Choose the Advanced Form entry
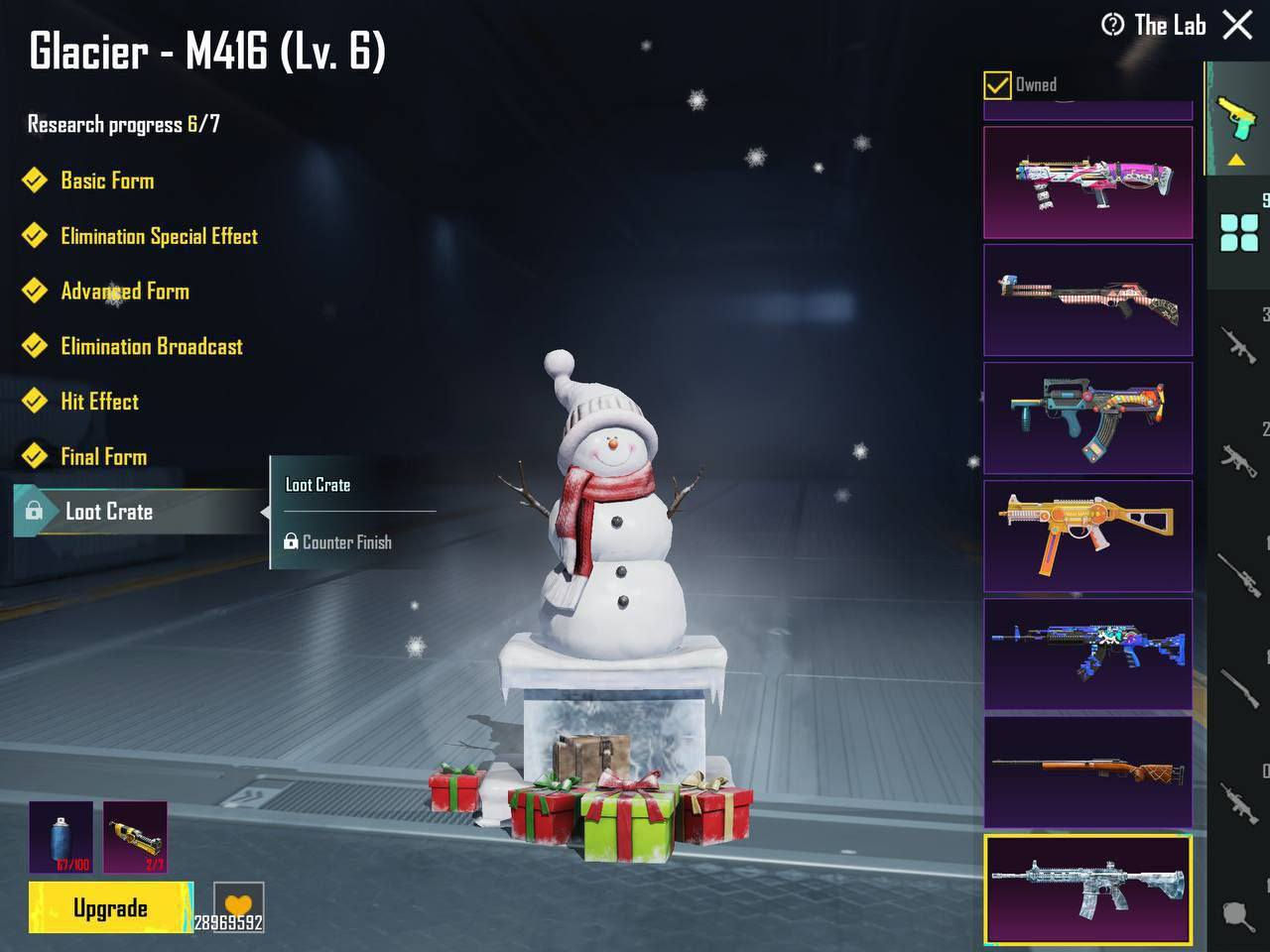The height and width of the screenshot is (952, 1270). [125, 292]
